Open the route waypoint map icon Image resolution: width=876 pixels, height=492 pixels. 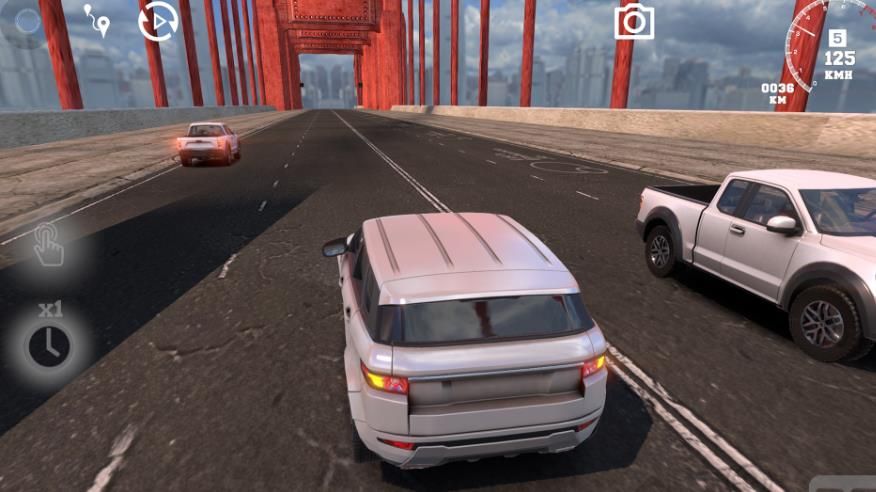(x=96, y=20)
